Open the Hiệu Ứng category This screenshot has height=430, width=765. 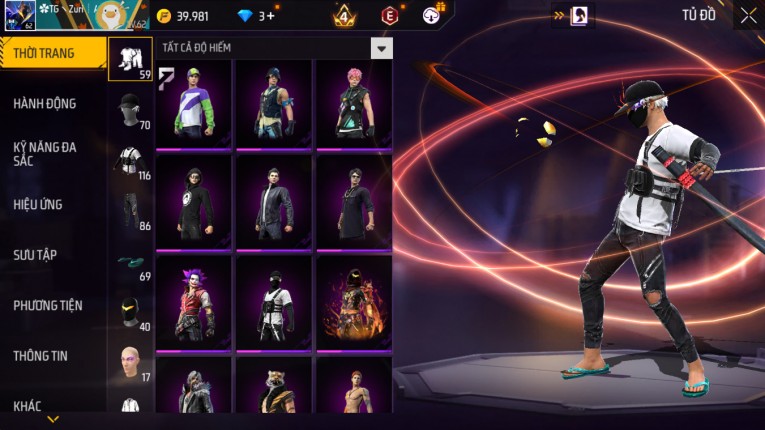point(38,205)
